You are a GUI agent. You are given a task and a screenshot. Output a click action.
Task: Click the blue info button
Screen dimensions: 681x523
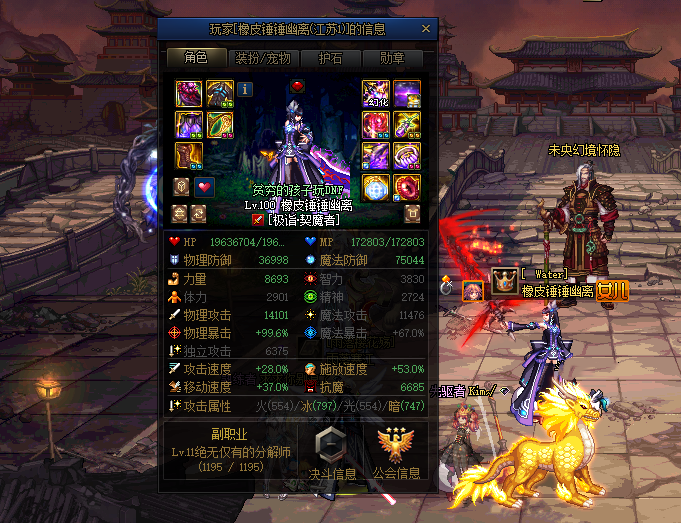coord(245,89)
